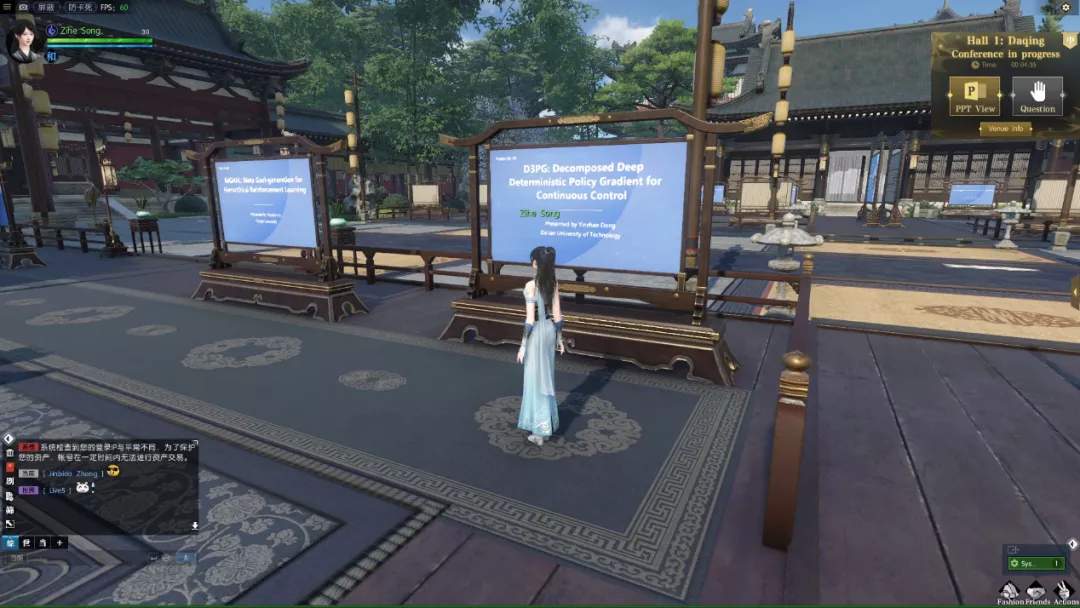Click Live5's name in chat

pyautogui.click(x=57, y=490)
